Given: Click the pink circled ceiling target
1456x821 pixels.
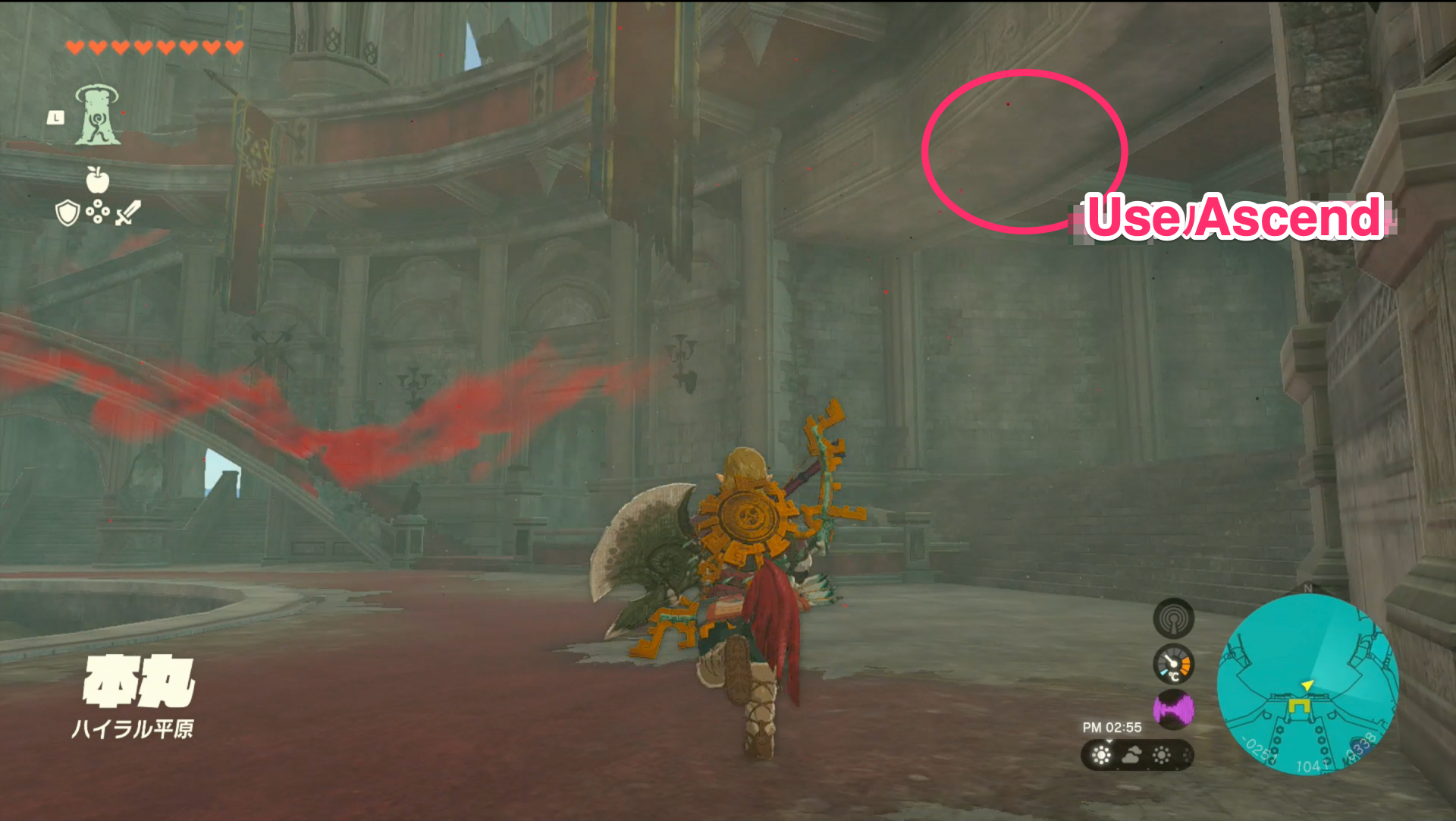Looking at the screenshot, I should tap(1022, 152).
